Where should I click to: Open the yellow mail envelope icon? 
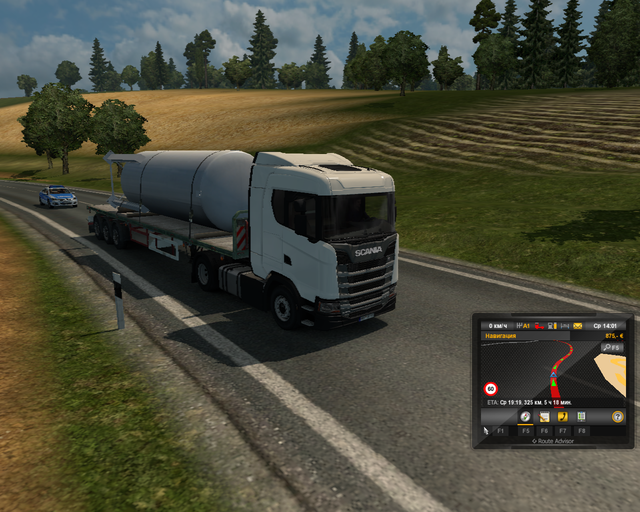577,325
